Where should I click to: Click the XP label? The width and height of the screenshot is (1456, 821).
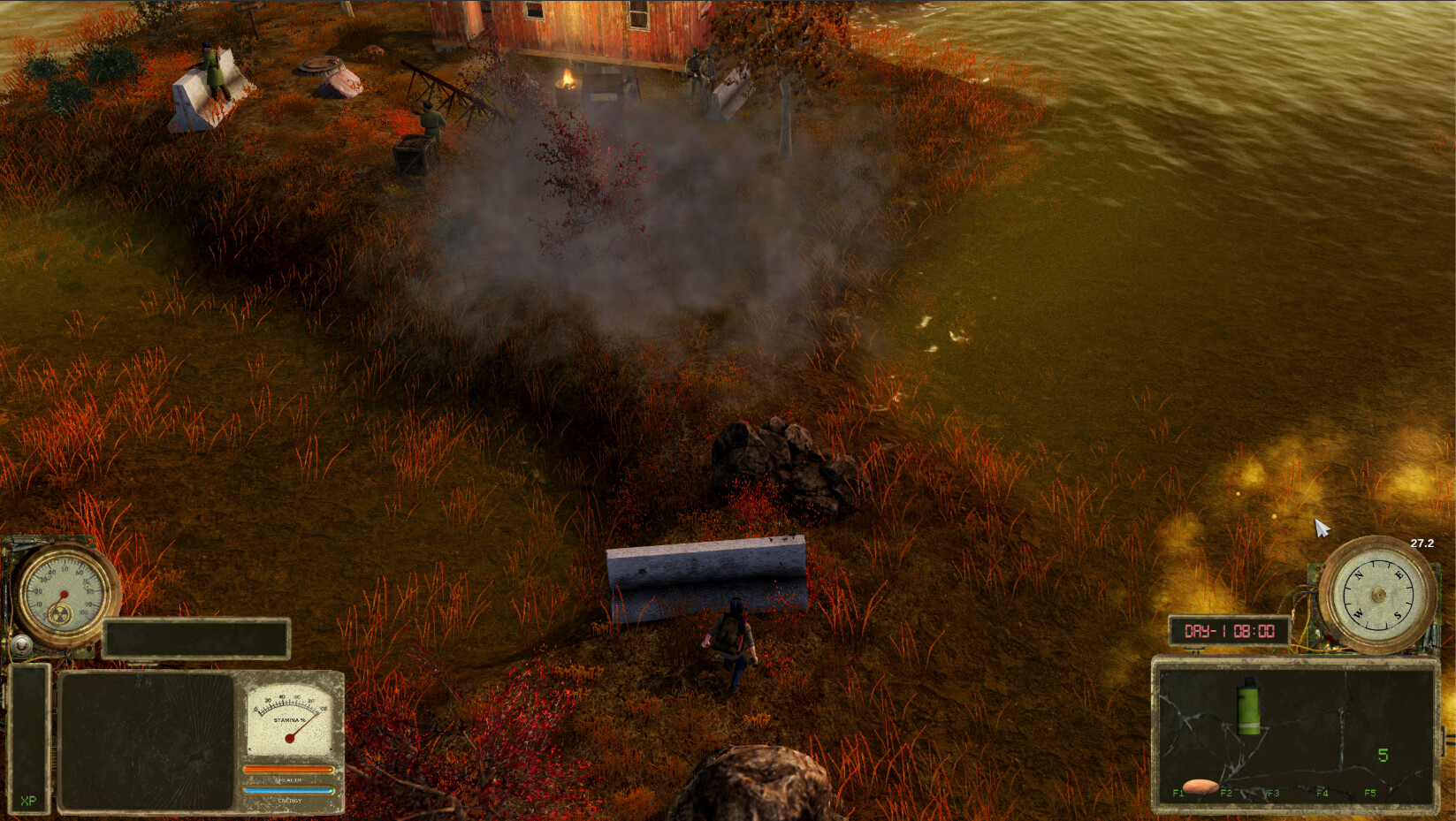click(27, 800)
